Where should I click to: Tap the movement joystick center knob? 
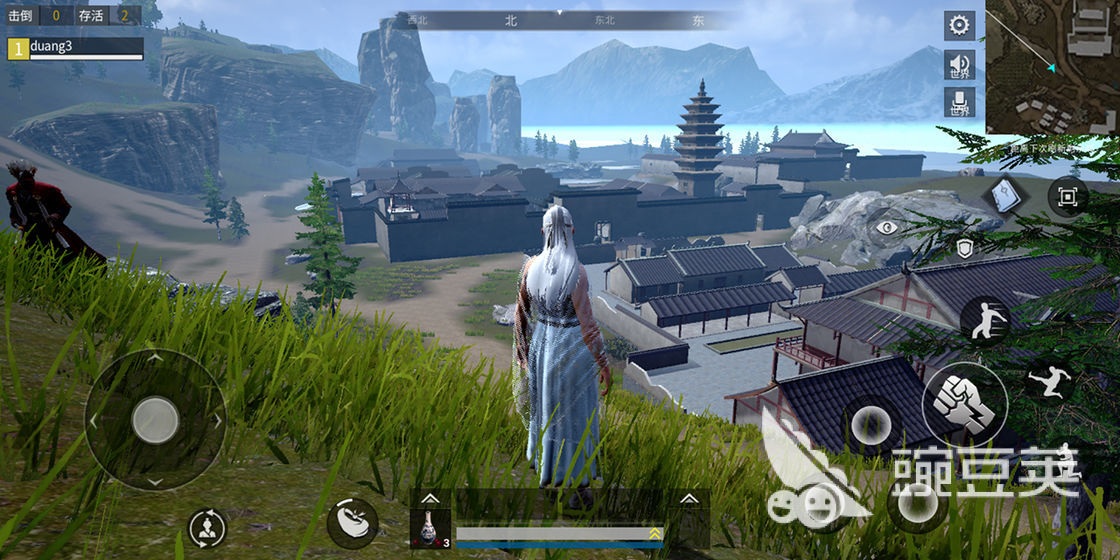[x=155, y=420]
